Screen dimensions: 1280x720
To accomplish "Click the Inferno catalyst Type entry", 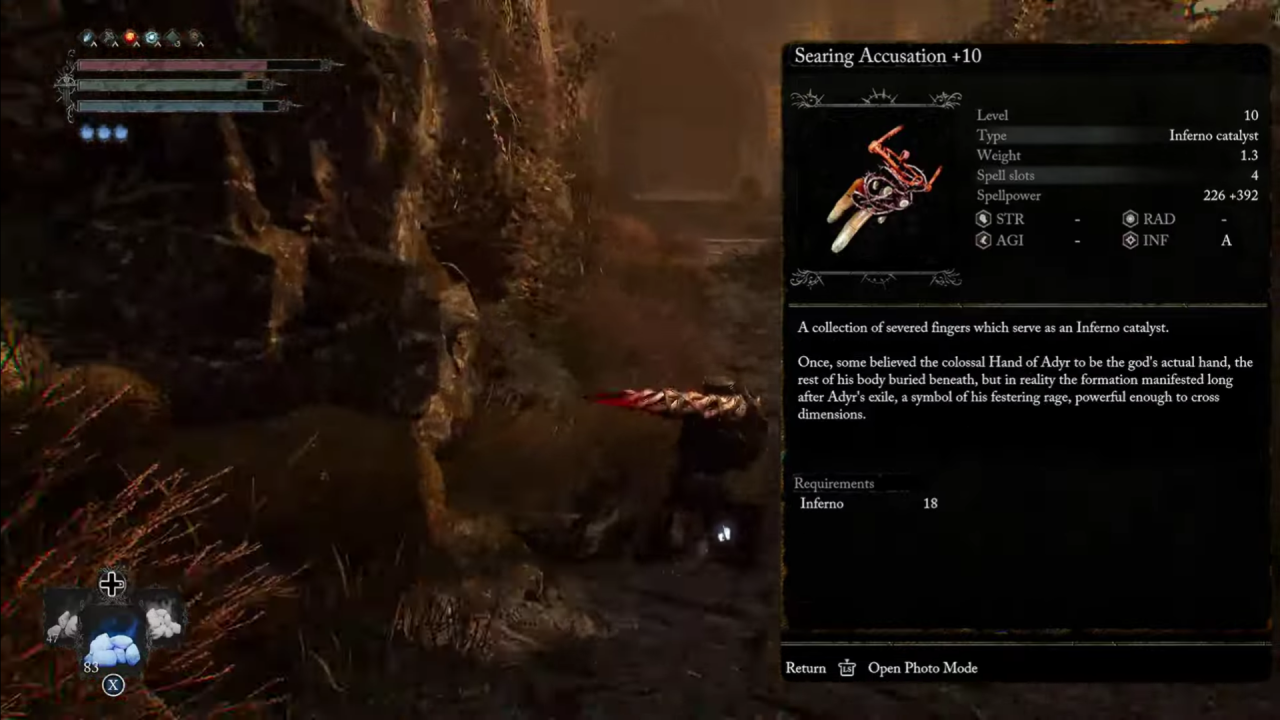I will tap(1211, 135).
